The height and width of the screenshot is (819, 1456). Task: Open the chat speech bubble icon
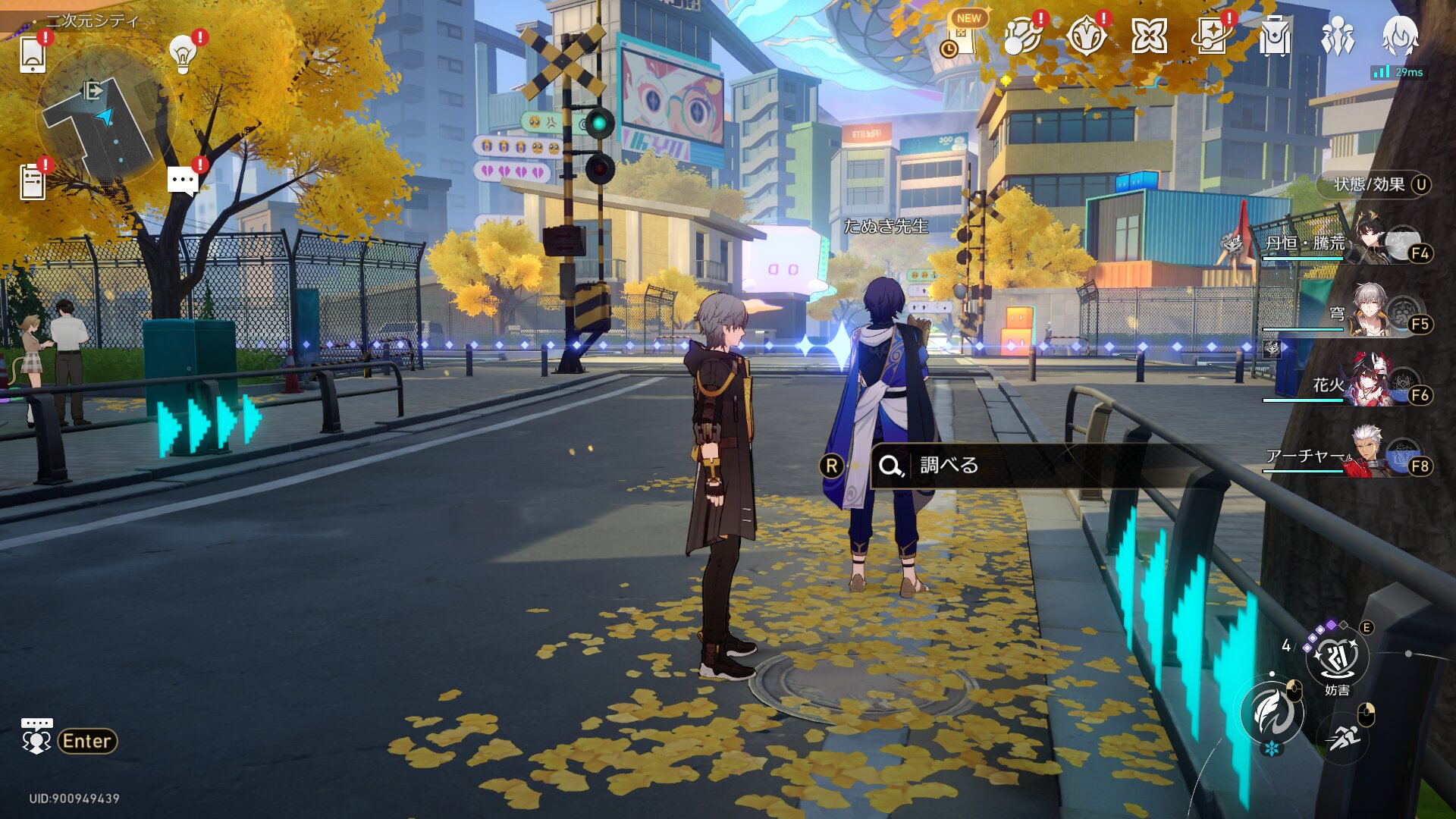pos(183,182)
